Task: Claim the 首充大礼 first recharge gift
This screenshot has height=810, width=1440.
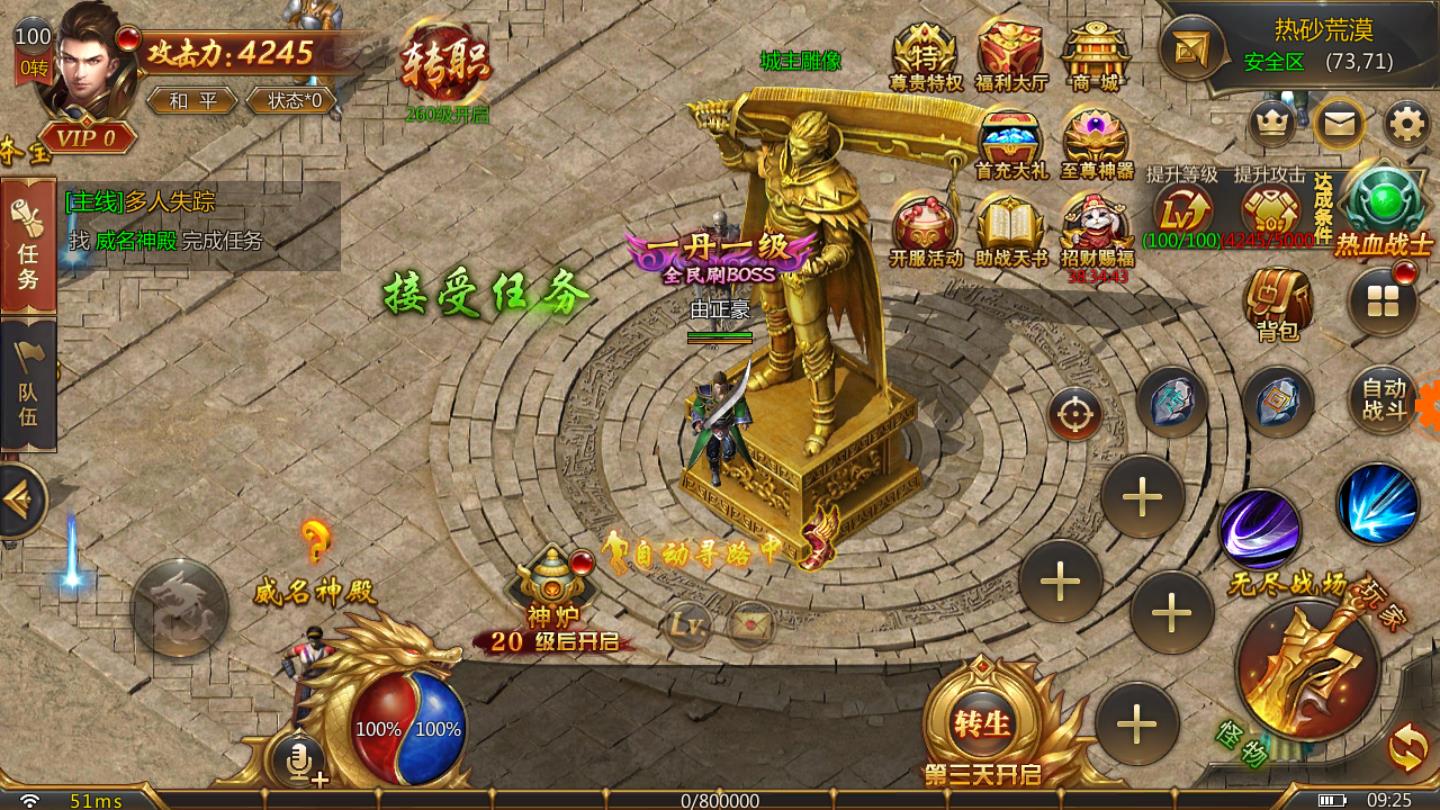Action: tap(1011, 143)
